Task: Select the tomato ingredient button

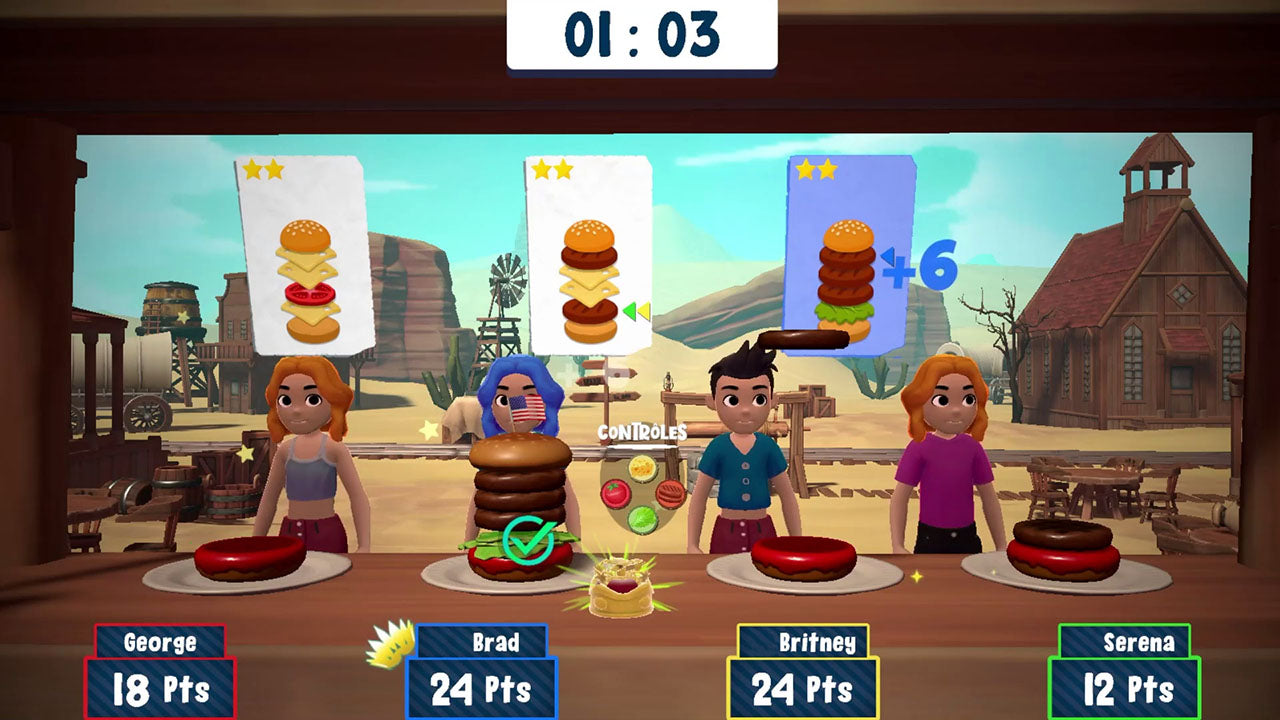Action: point(615,495)
